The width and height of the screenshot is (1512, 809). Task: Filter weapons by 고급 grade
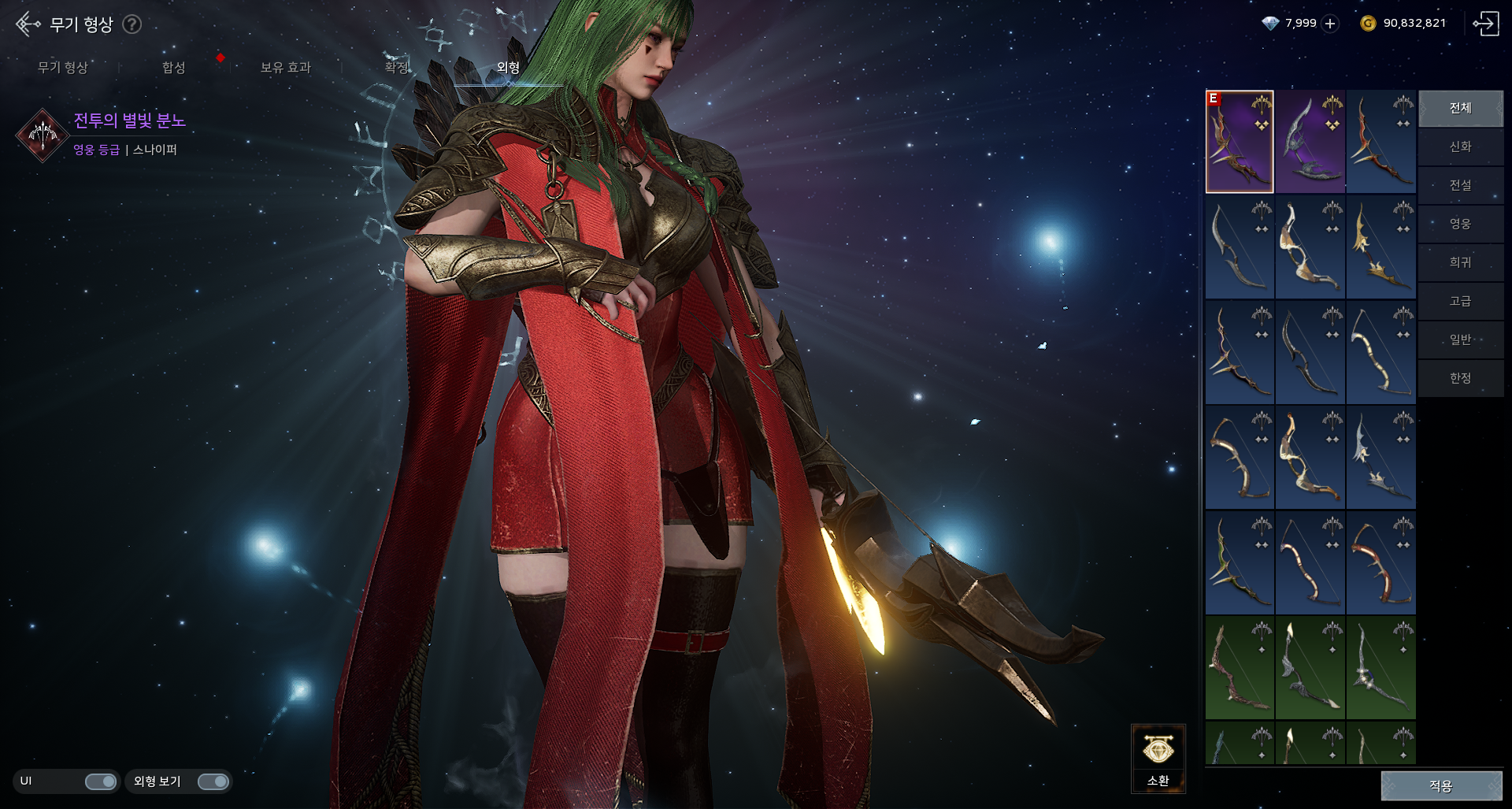click(1460, 302)
